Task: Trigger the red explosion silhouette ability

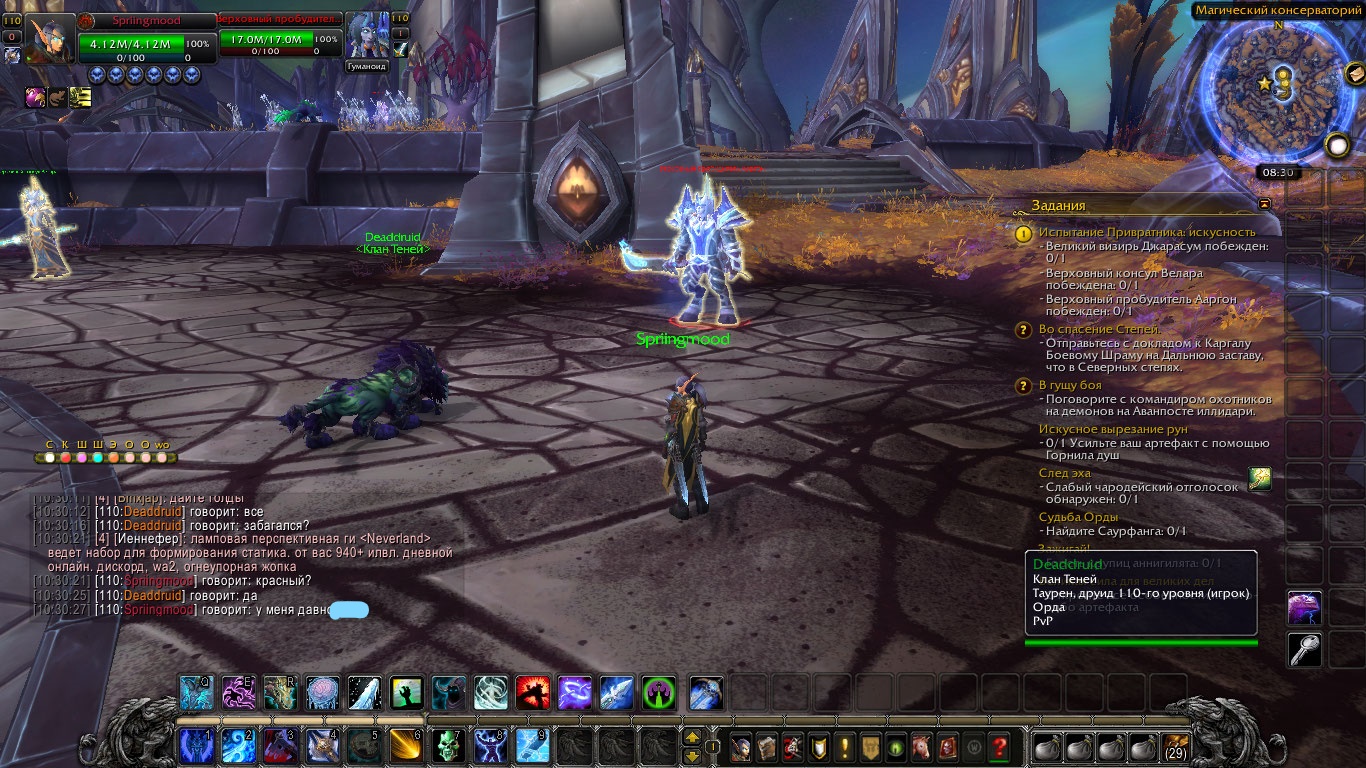Action: pyautogui.click(x=532, y=692)
